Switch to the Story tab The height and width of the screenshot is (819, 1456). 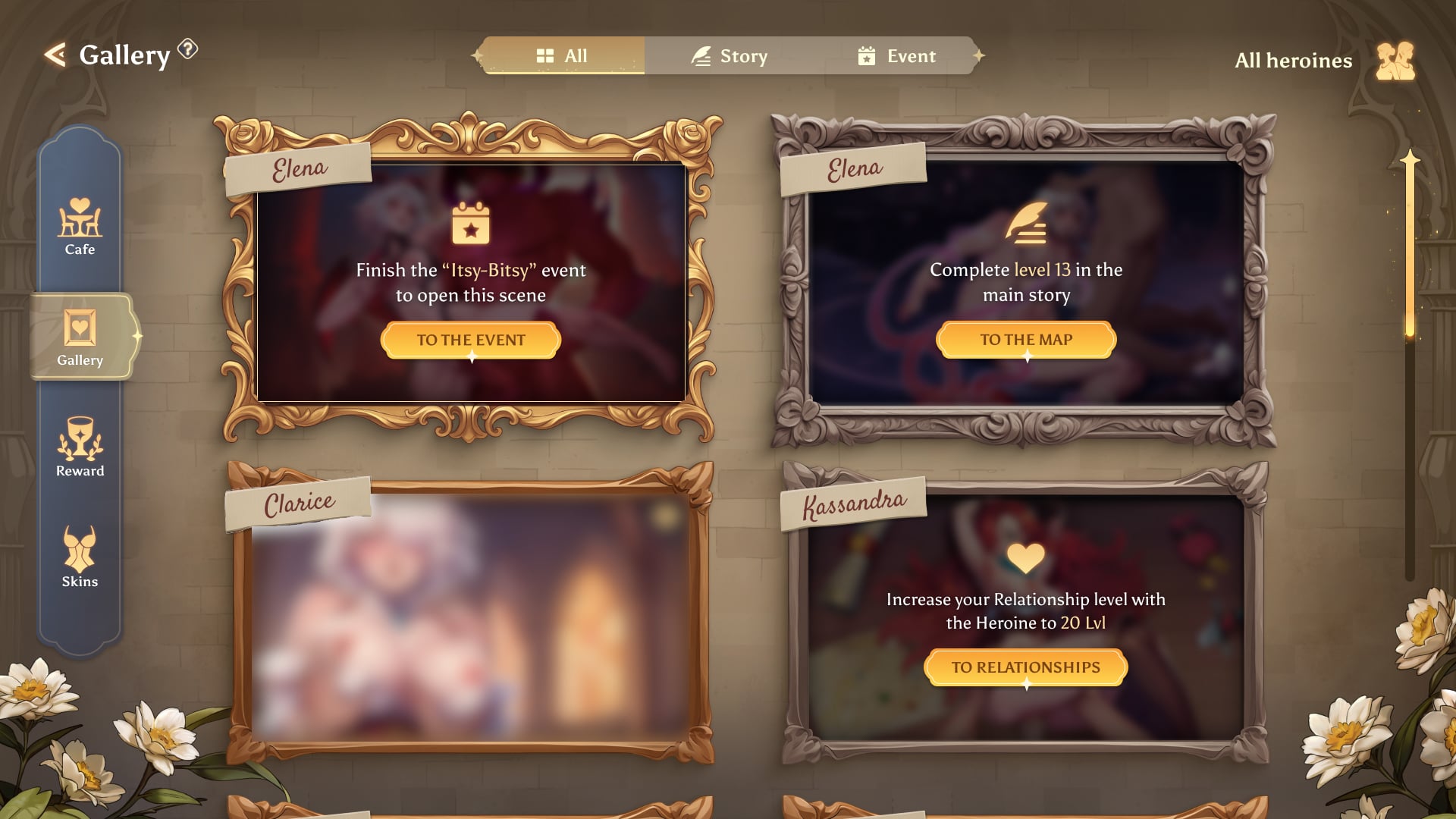(729, 56)
